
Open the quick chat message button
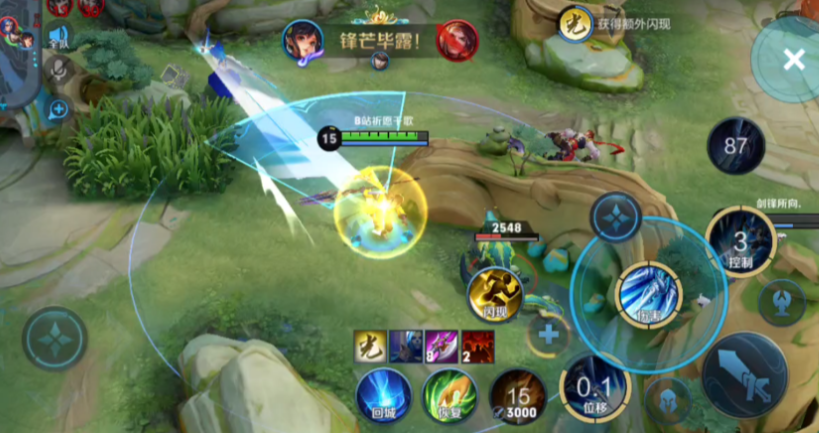[58, 108]
